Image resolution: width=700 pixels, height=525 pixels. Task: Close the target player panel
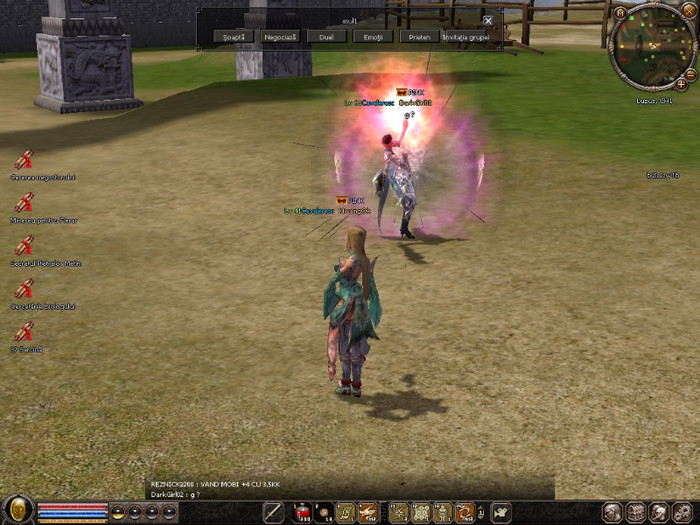tap(488, 20)
